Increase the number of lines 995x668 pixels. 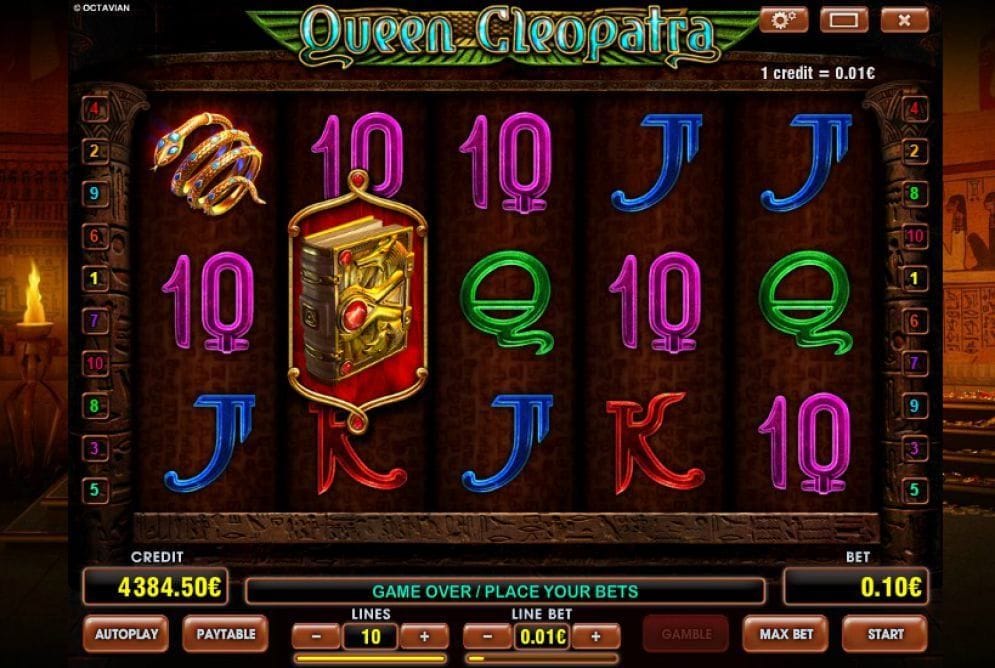(423, 636)
